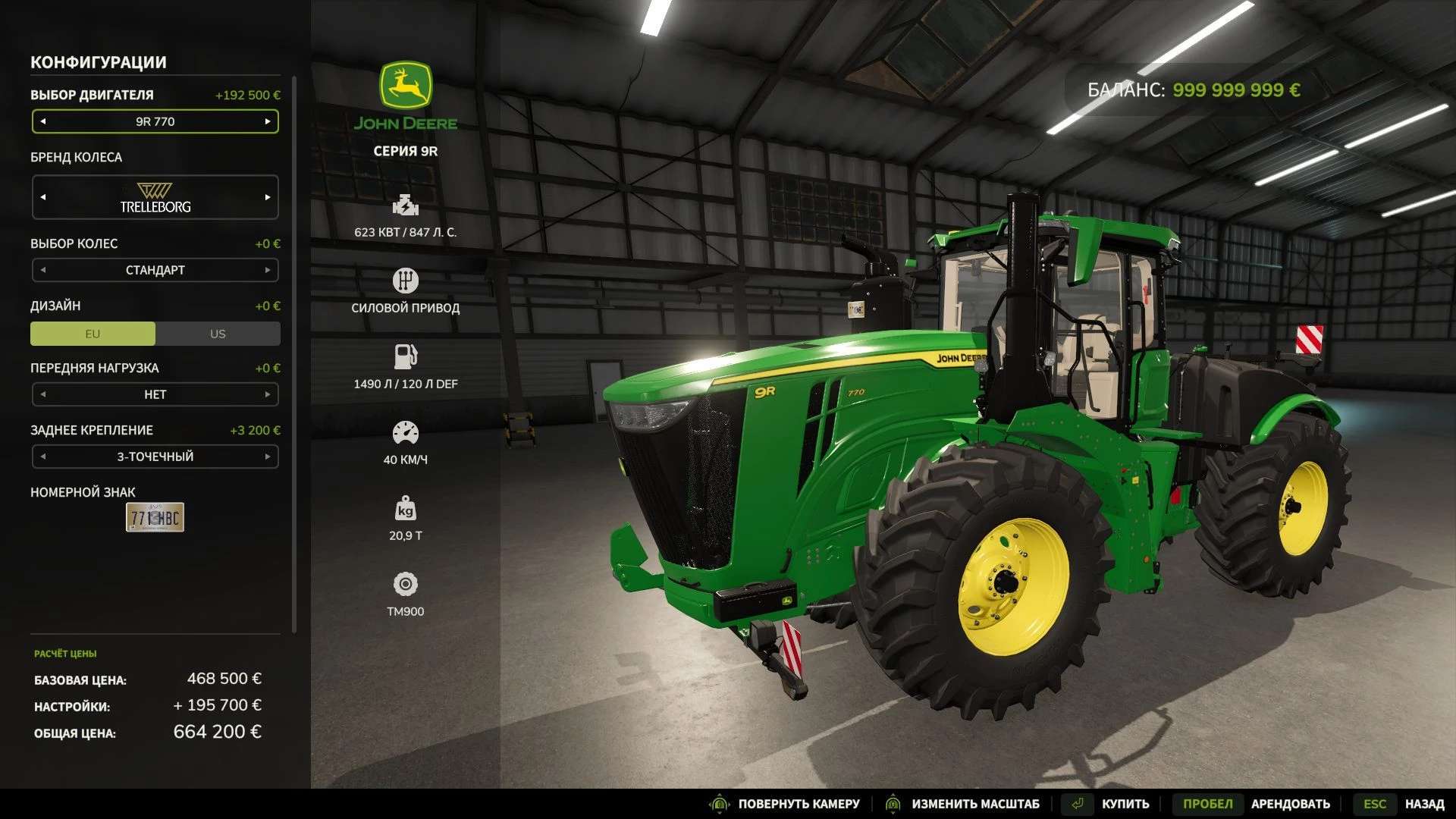Choose previous front load option

click(x=43, y=394)
